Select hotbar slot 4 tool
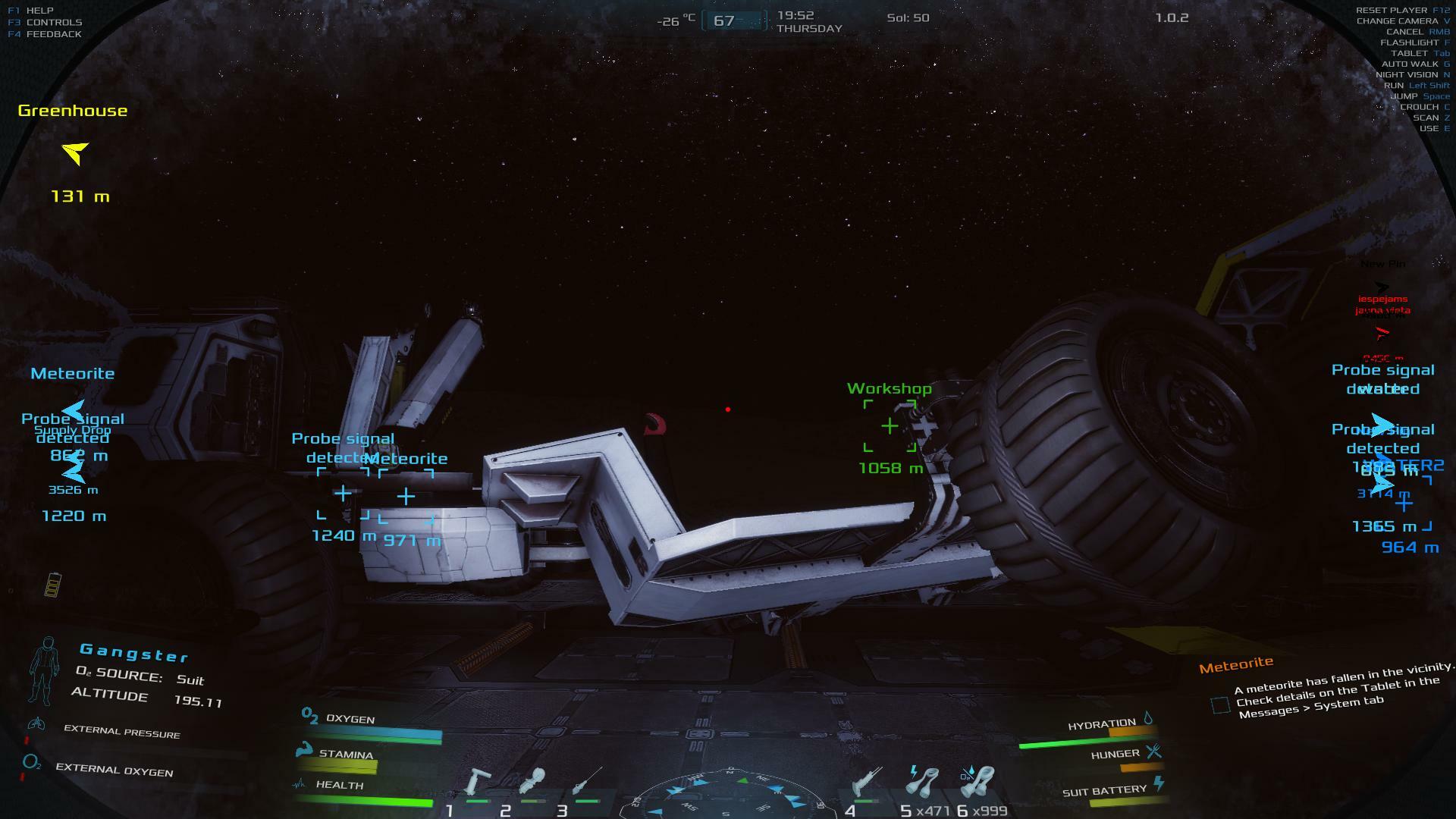The height and width of the screenshot is (819, 1456). click(865, 783)
